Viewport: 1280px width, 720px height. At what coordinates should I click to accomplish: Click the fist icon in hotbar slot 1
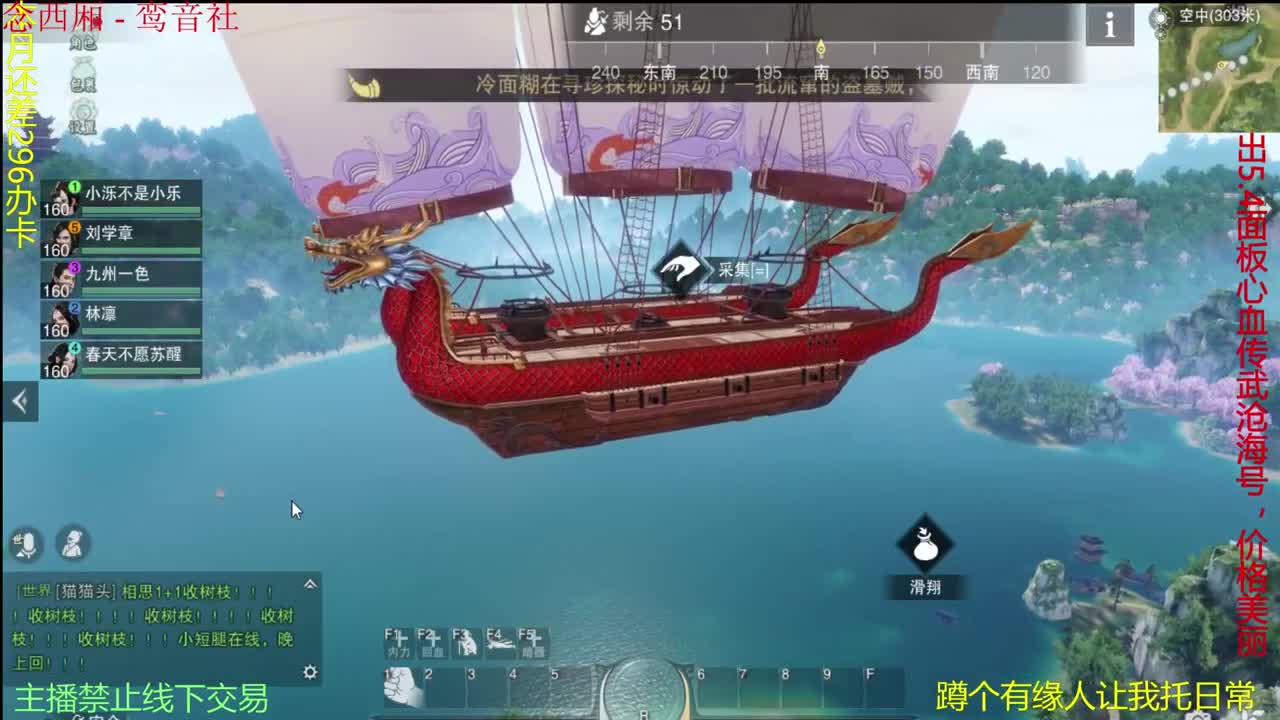click(x=400, y=688)
